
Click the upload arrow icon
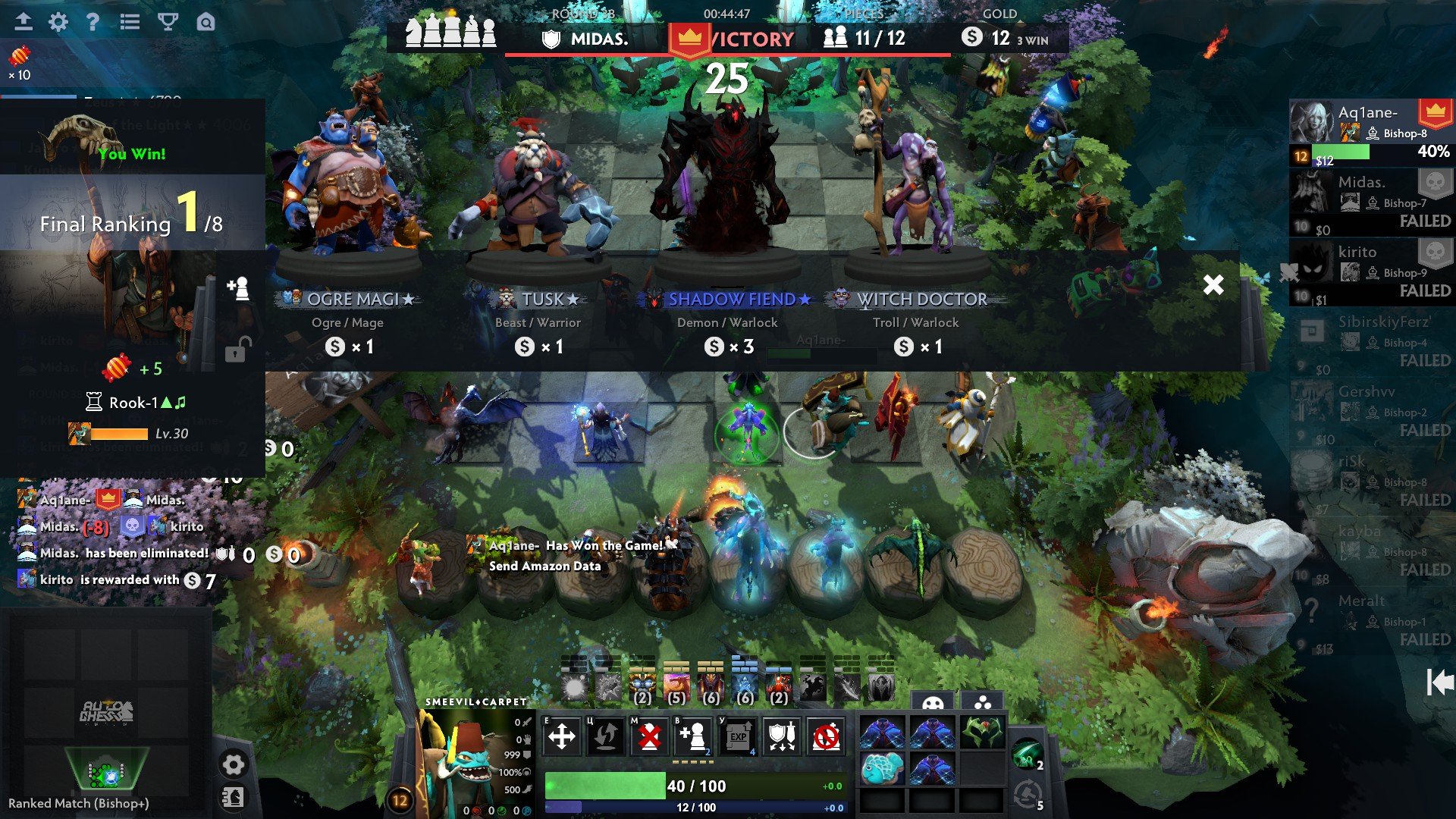[24, 22]
